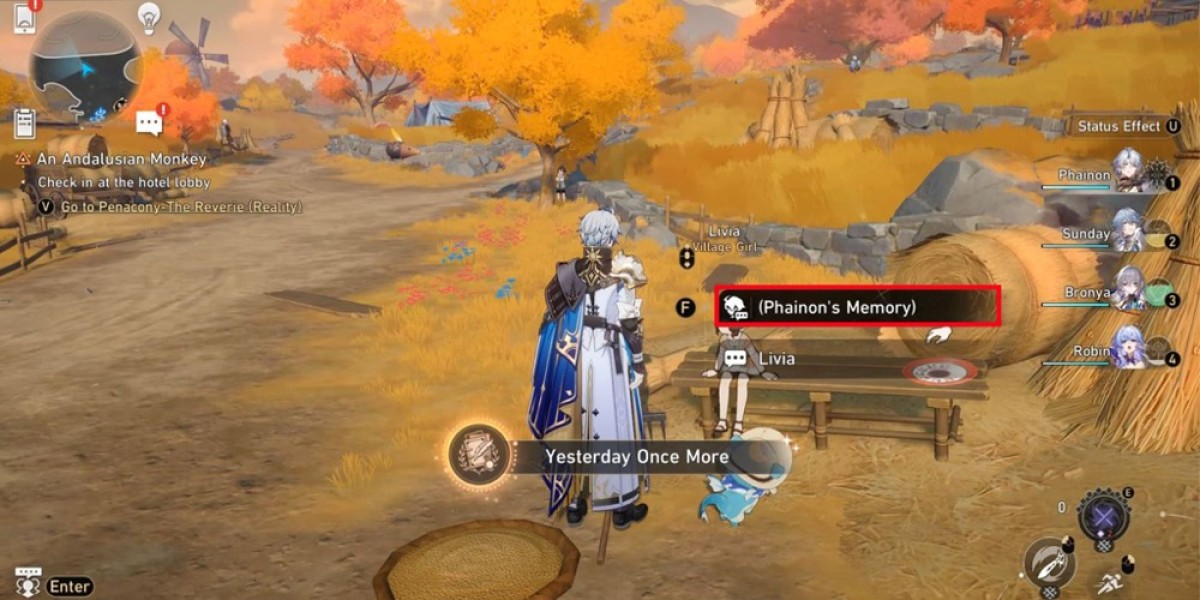Open the chat entry icon beside Enter

[27, 583]
